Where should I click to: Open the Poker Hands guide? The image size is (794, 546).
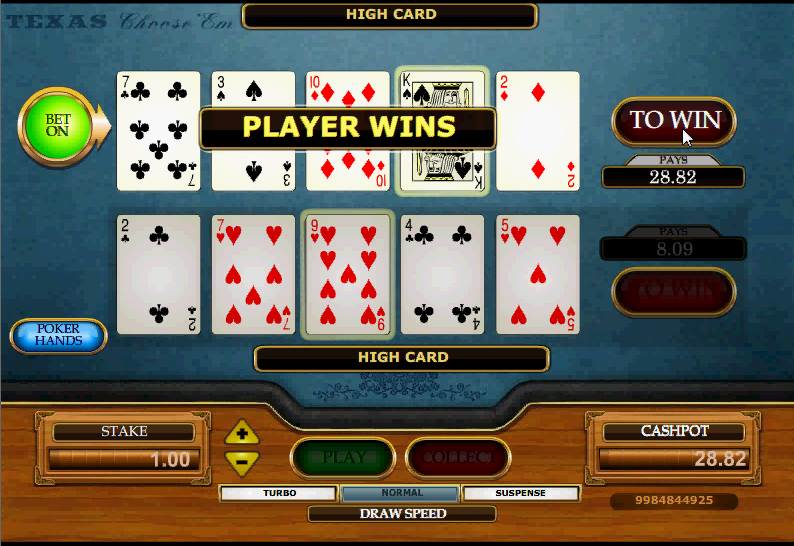(58, 335)
